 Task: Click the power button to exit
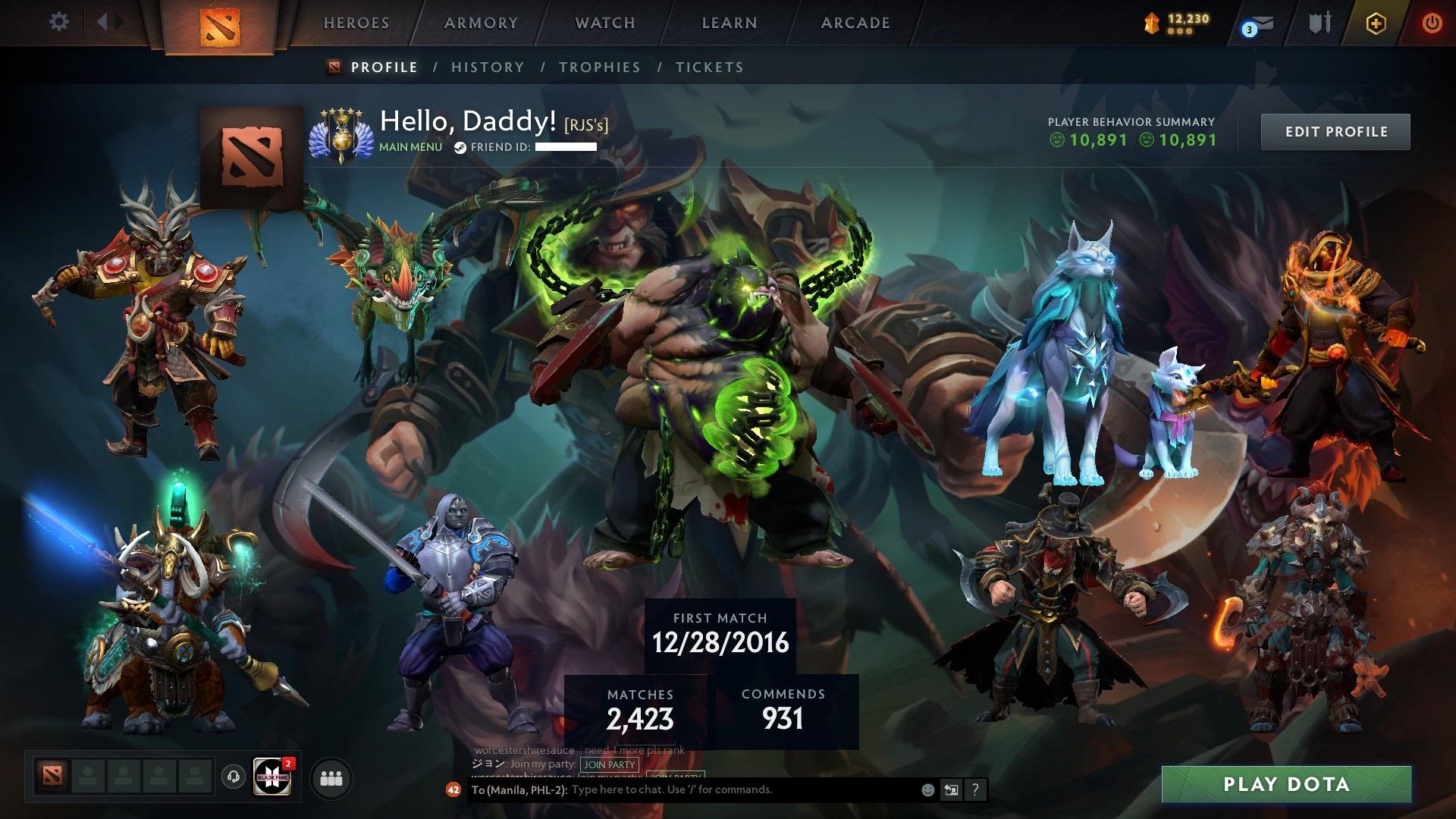point(1432,22)
